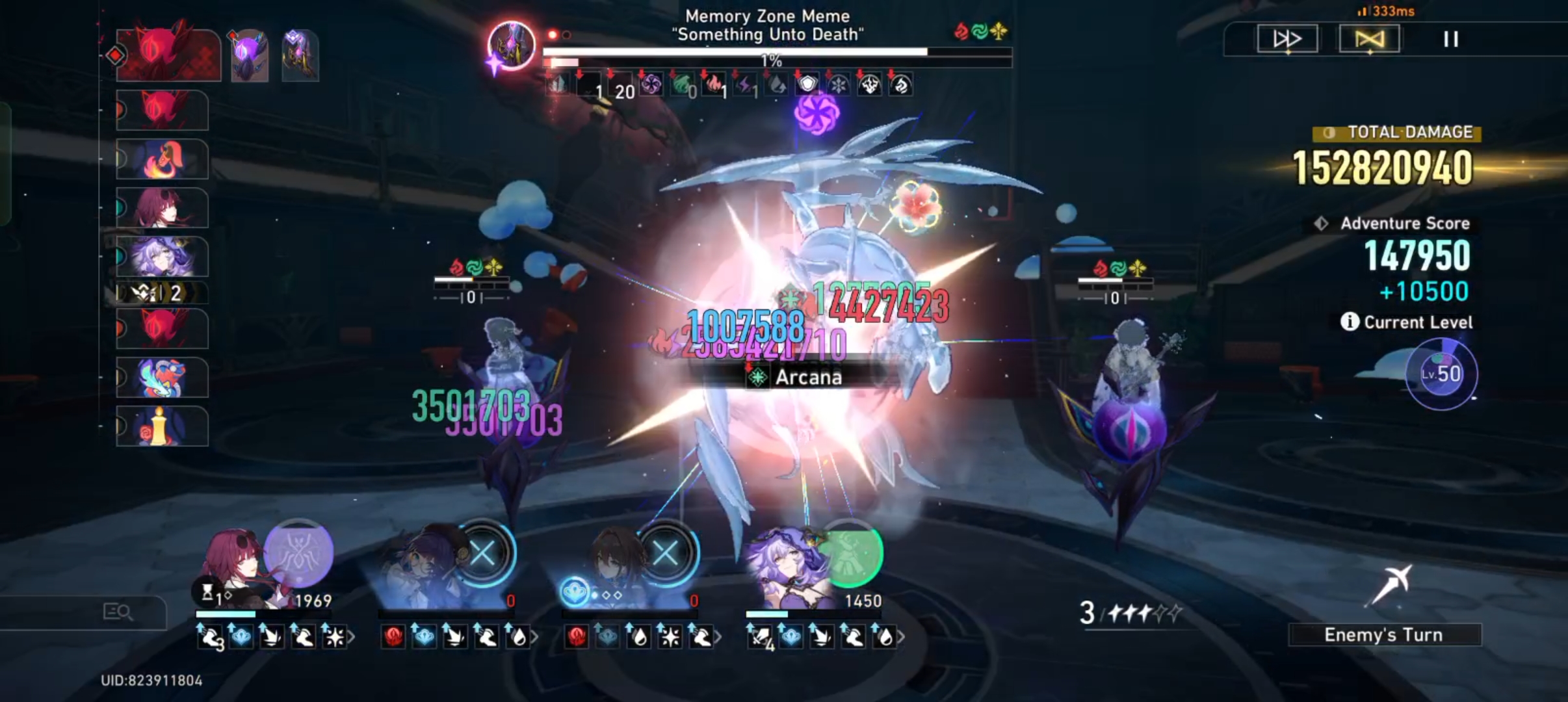Open the battle inspect magnifier icon

117,612
